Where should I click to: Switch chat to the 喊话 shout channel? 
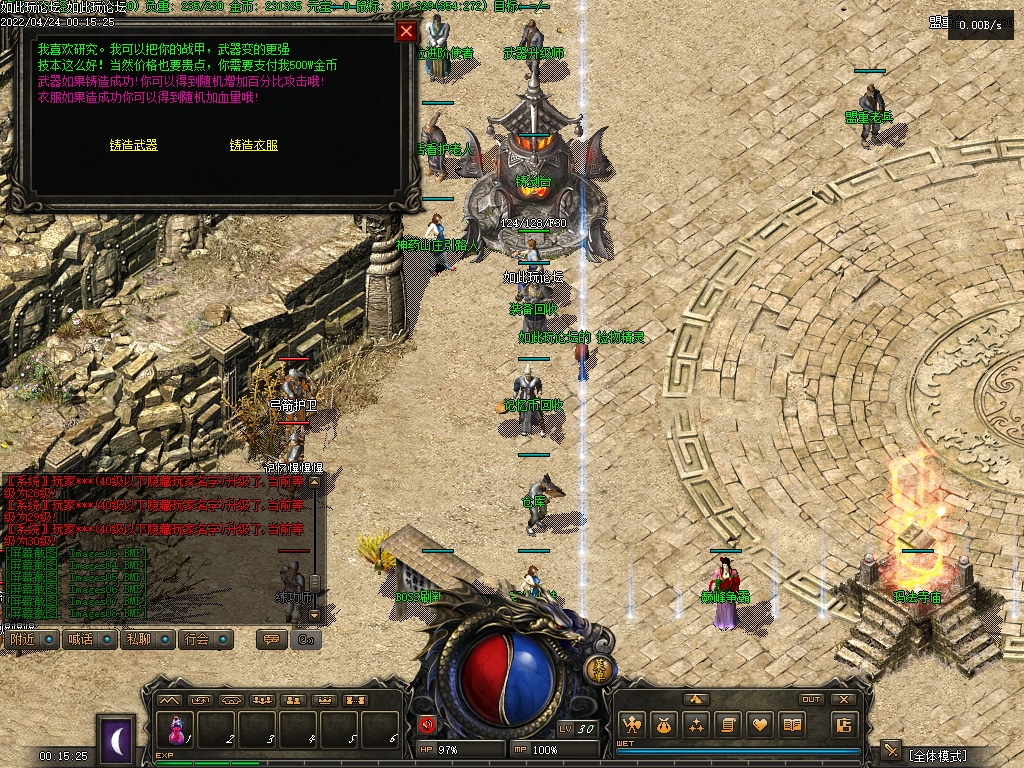point(80,639)
